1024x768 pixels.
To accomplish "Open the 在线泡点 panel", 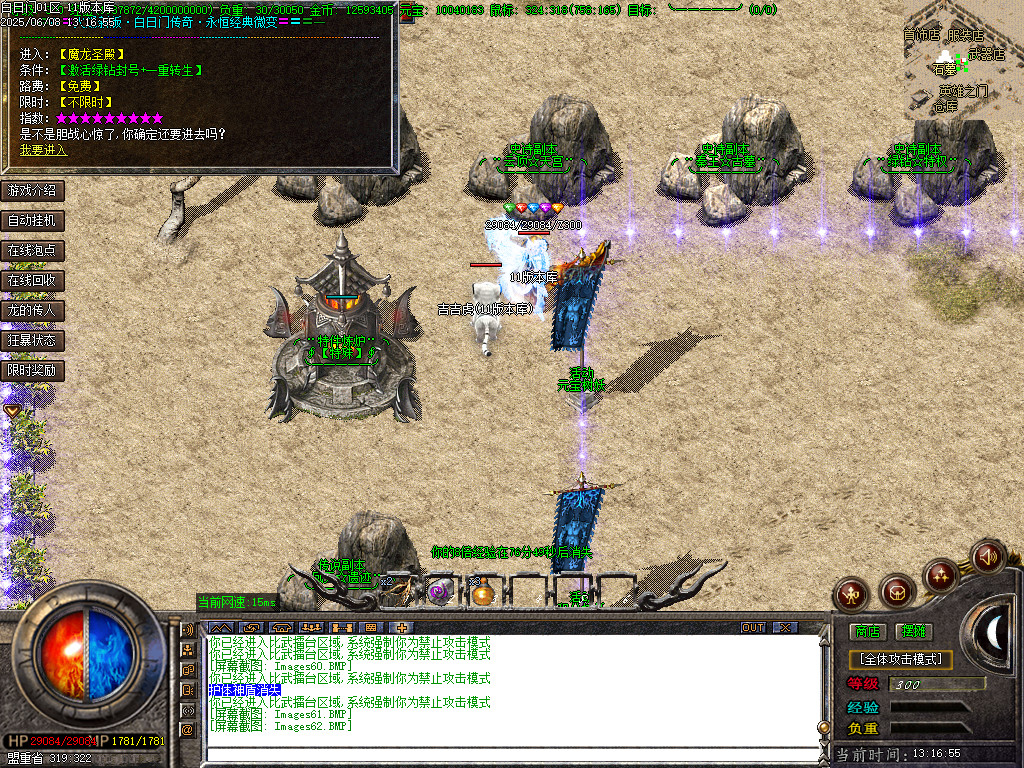I will click(x=33, y=250).
